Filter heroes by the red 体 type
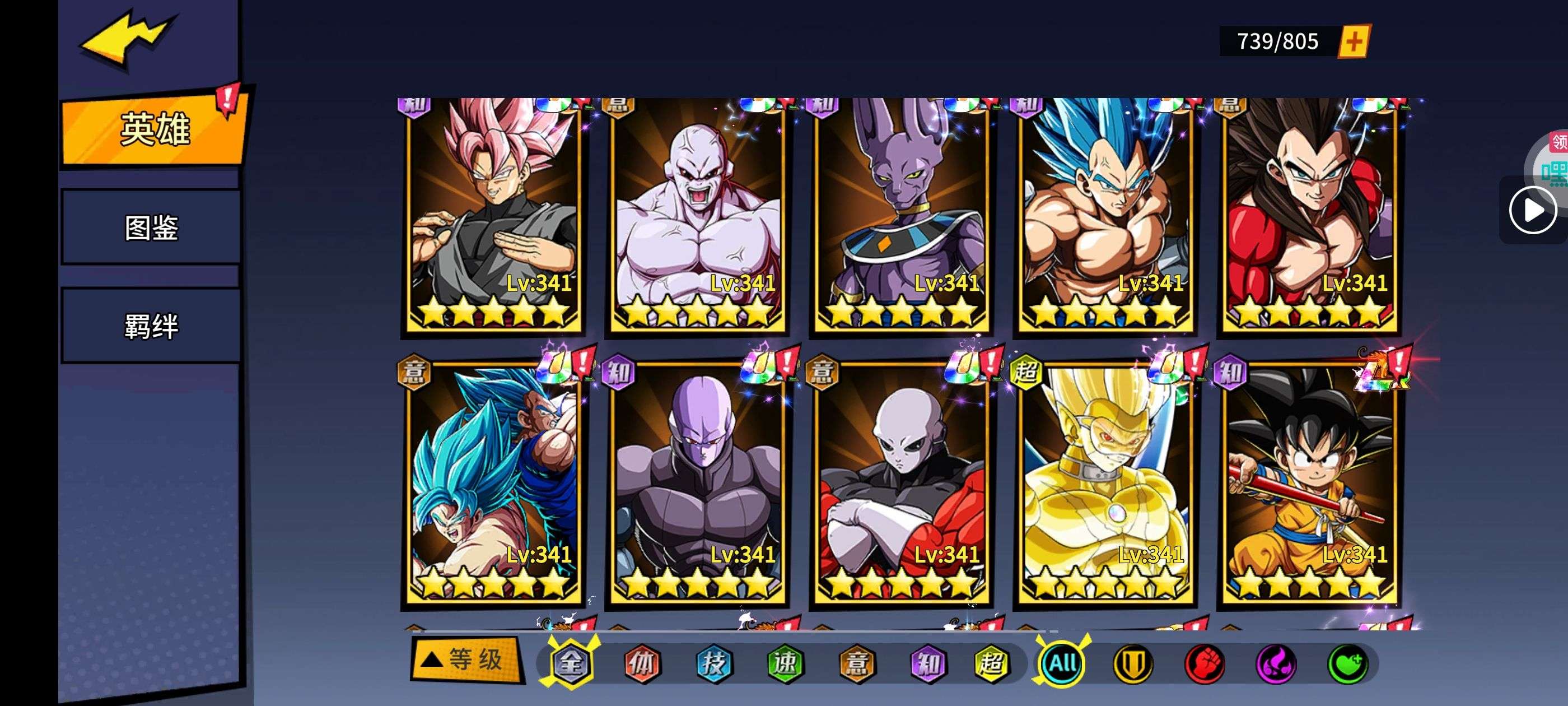The height and width of the screenshot is (706, 1568). [x=642, y=663]
